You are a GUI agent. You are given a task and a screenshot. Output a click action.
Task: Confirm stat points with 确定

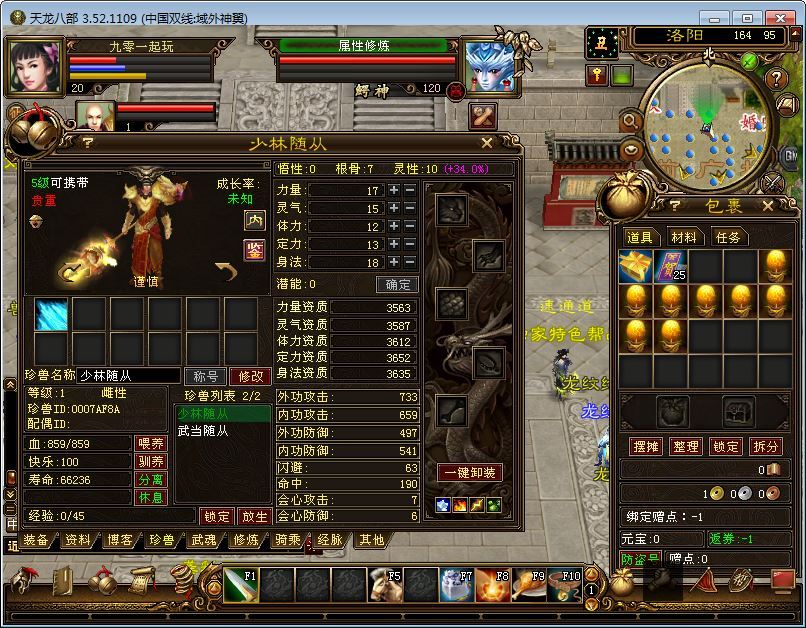[397, 284]
